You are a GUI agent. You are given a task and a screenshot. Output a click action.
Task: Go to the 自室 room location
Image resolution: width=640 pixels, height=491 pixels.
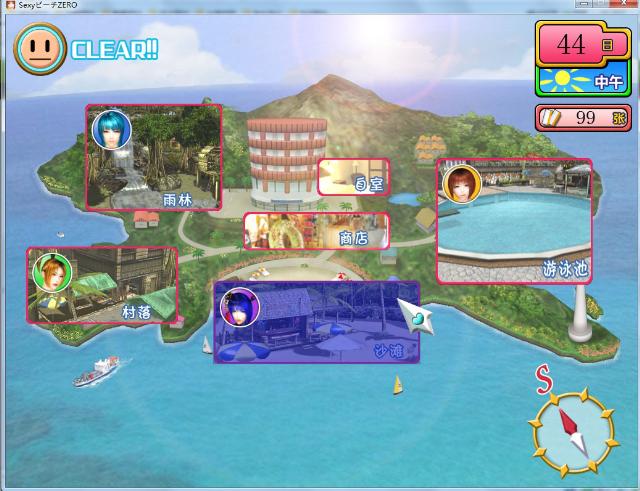click(353, 177)
